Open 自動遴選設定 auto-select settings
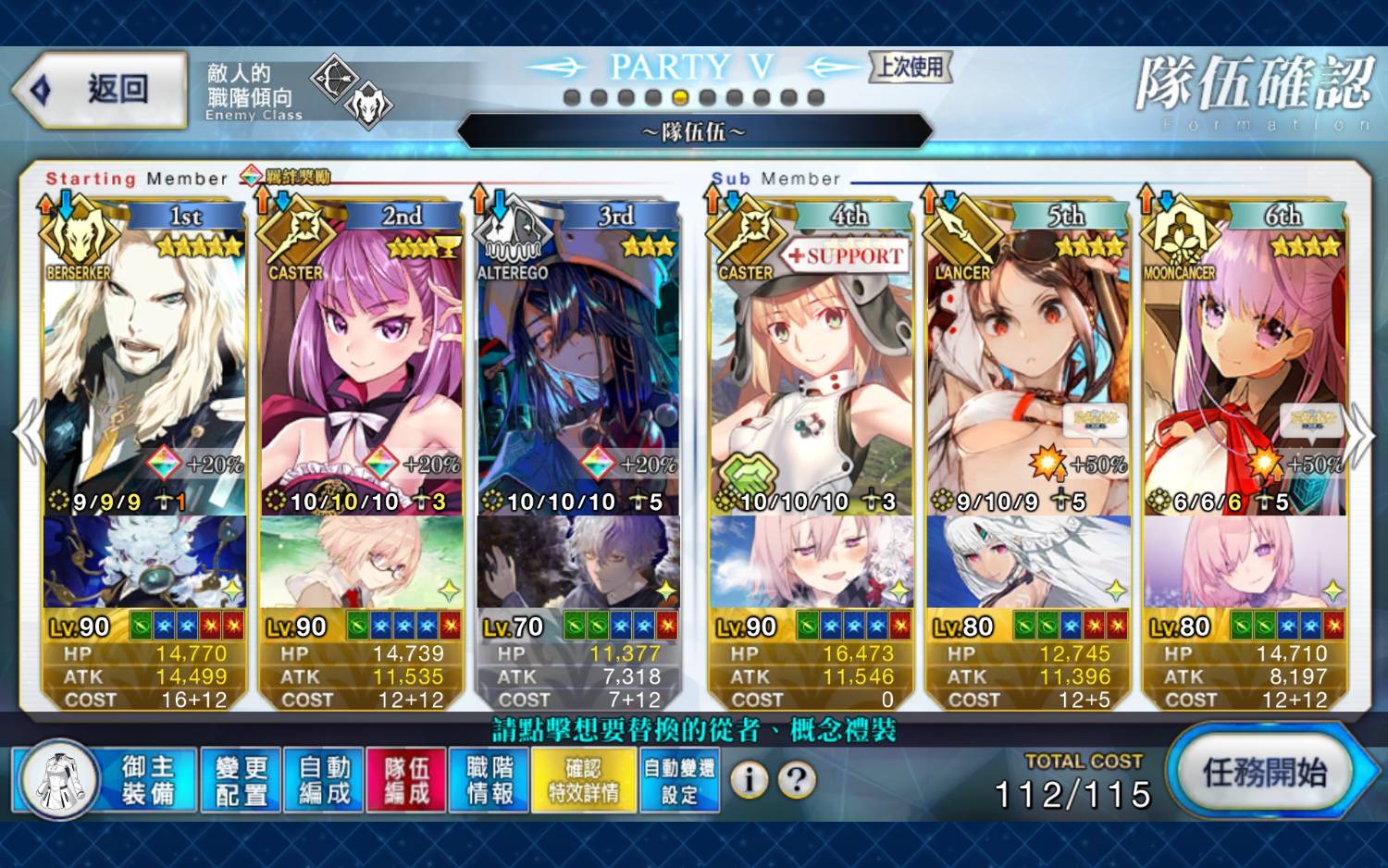1388x868 pixels. click(x=679, y=780)
